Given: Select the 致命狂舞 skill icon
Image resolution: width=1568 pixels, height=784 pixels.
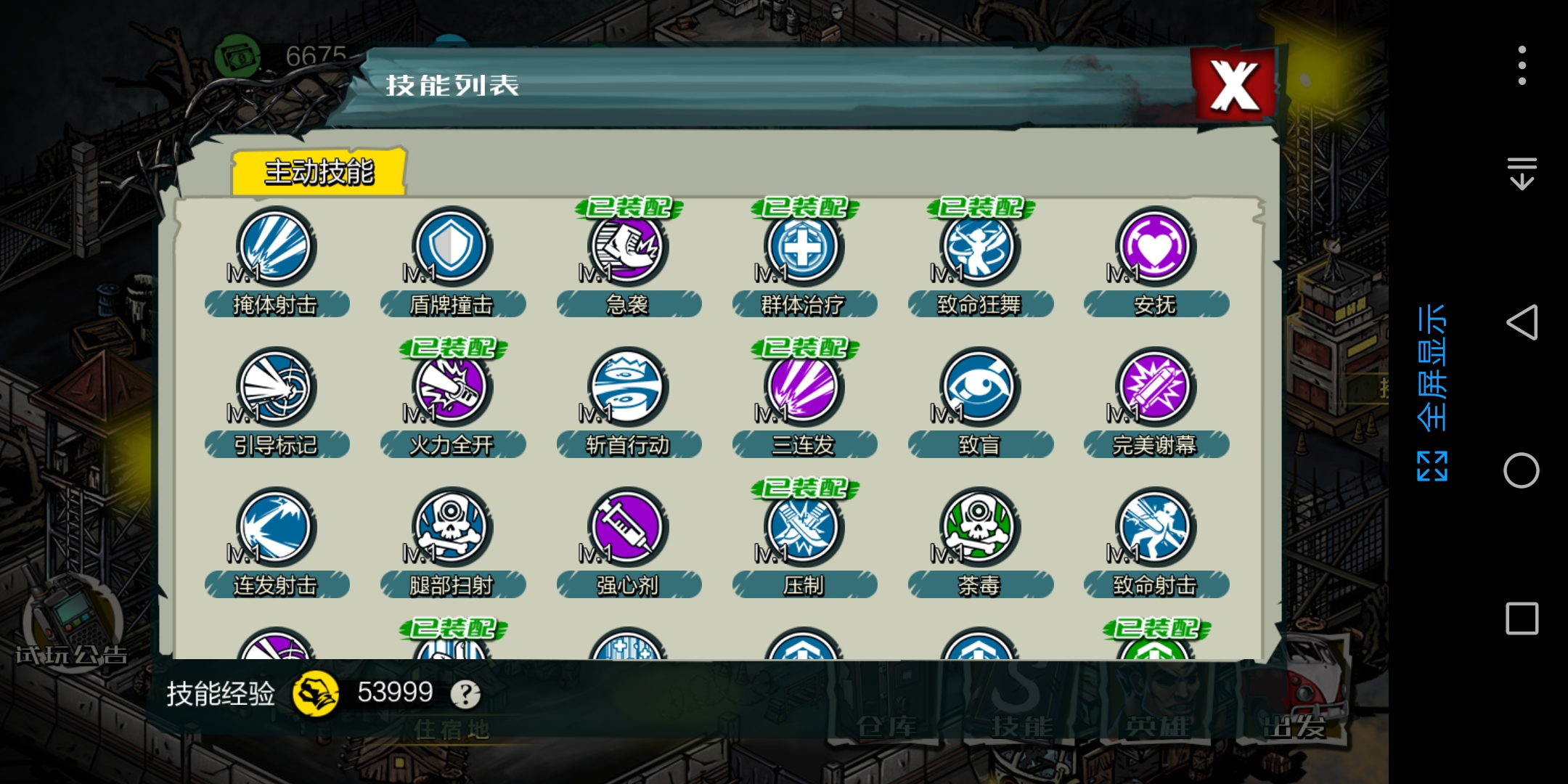Looking at the screenshot, I should pos(979,247).
